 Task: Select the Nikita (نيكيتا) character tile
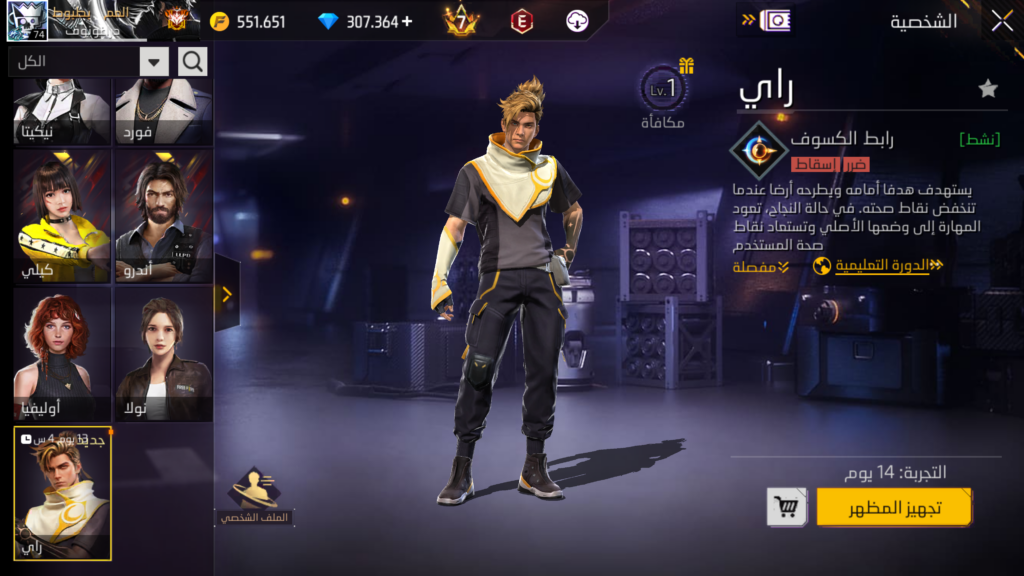[x=61, y=112]
